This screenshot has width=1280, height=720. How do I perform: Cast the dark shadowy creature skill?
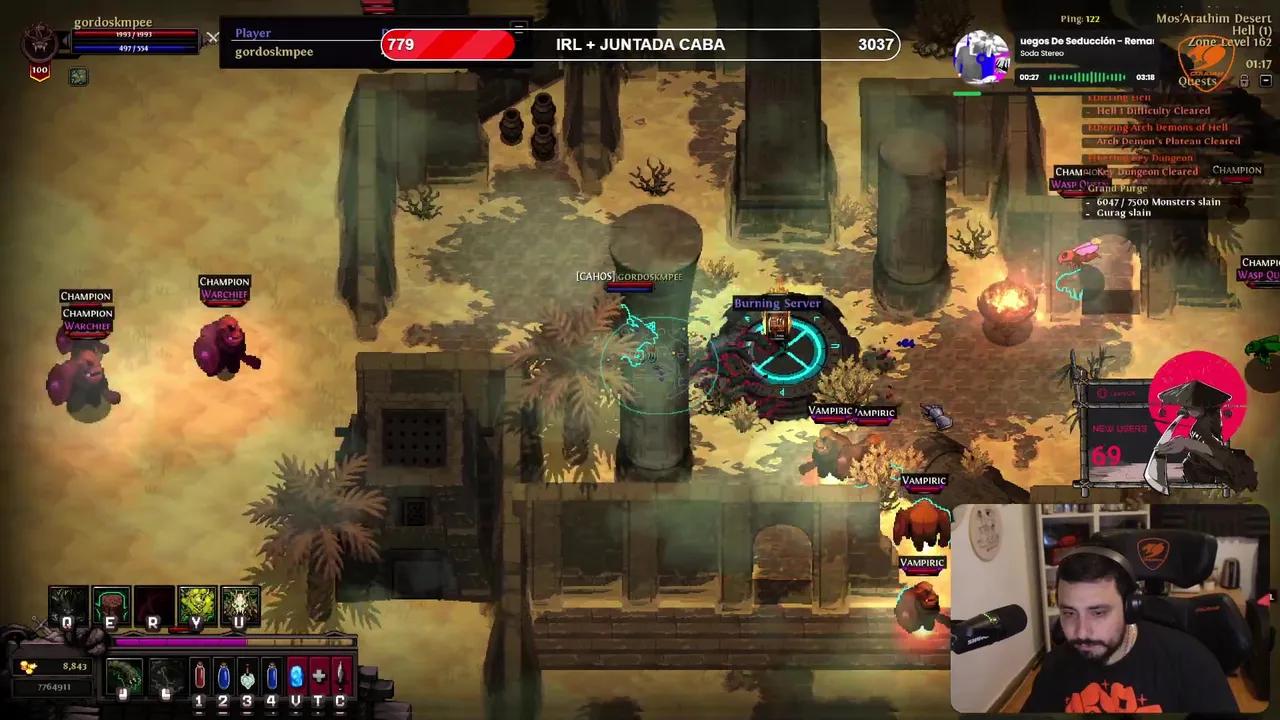(68, 604)
